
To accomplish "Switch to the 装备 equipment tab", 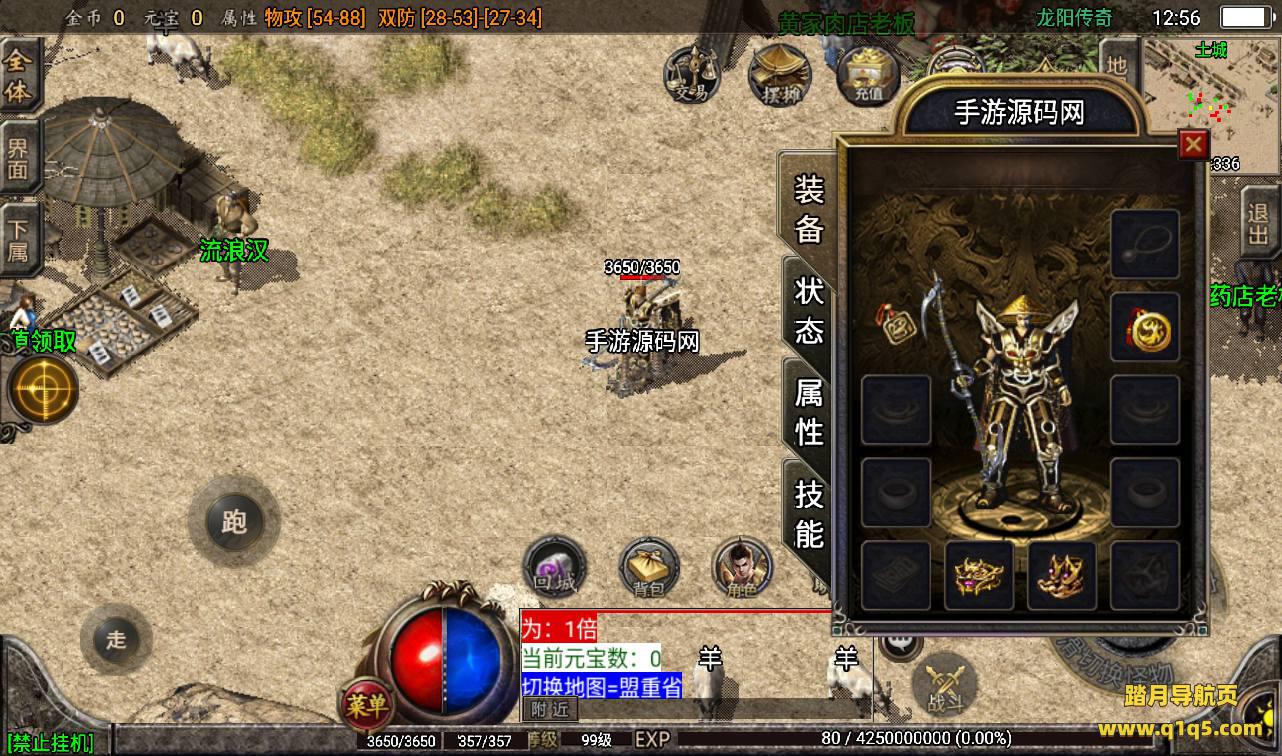I will pyautogui.click(x=808, y=209).
